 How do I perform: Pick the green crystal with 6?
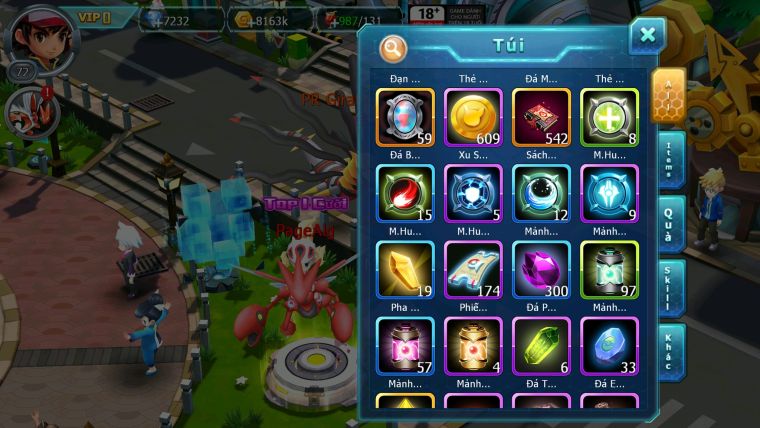click(x=541, y=346)
